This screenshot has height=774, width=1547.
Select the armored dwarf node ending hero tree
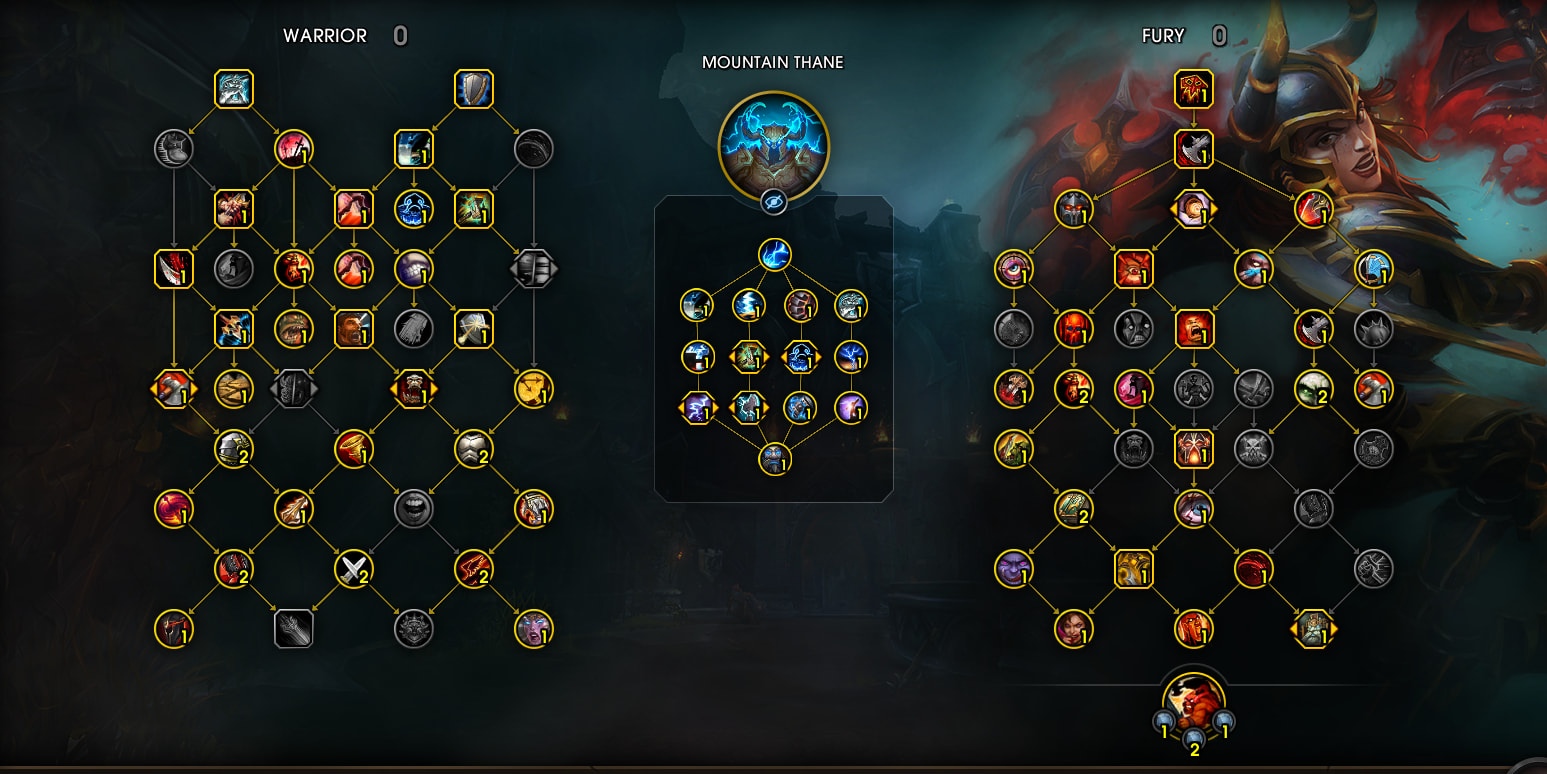pyautogui.click(x=773, y=459)
